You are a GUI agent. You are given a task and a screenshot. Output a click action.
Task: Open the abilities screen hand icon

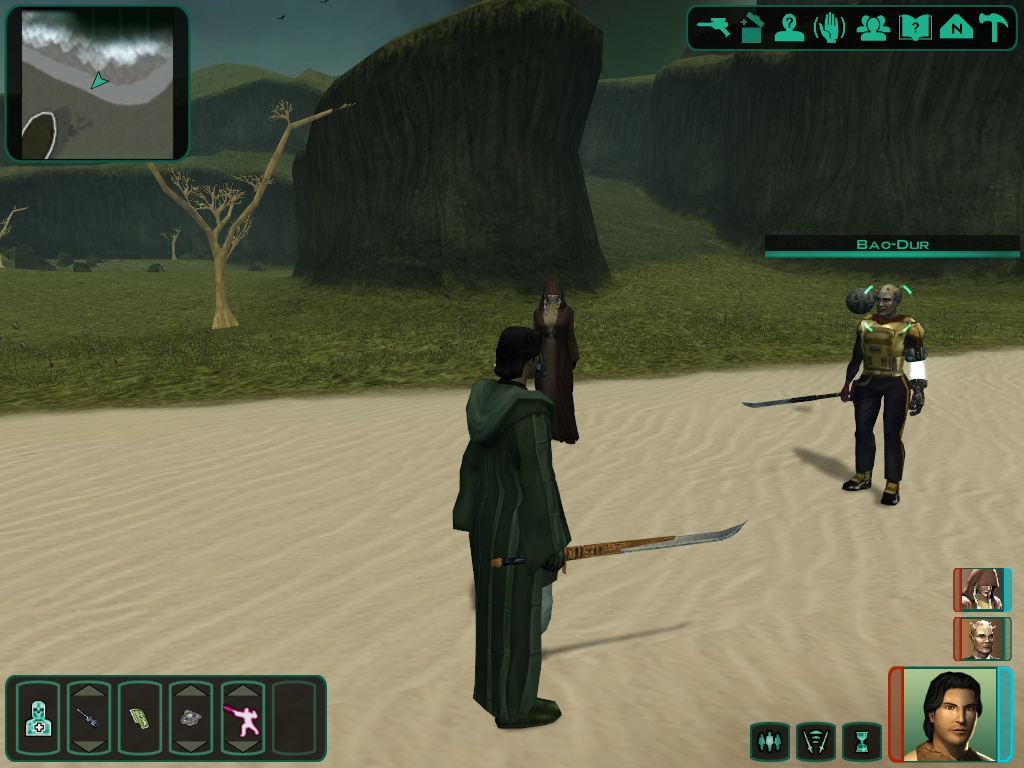point(830,27)
